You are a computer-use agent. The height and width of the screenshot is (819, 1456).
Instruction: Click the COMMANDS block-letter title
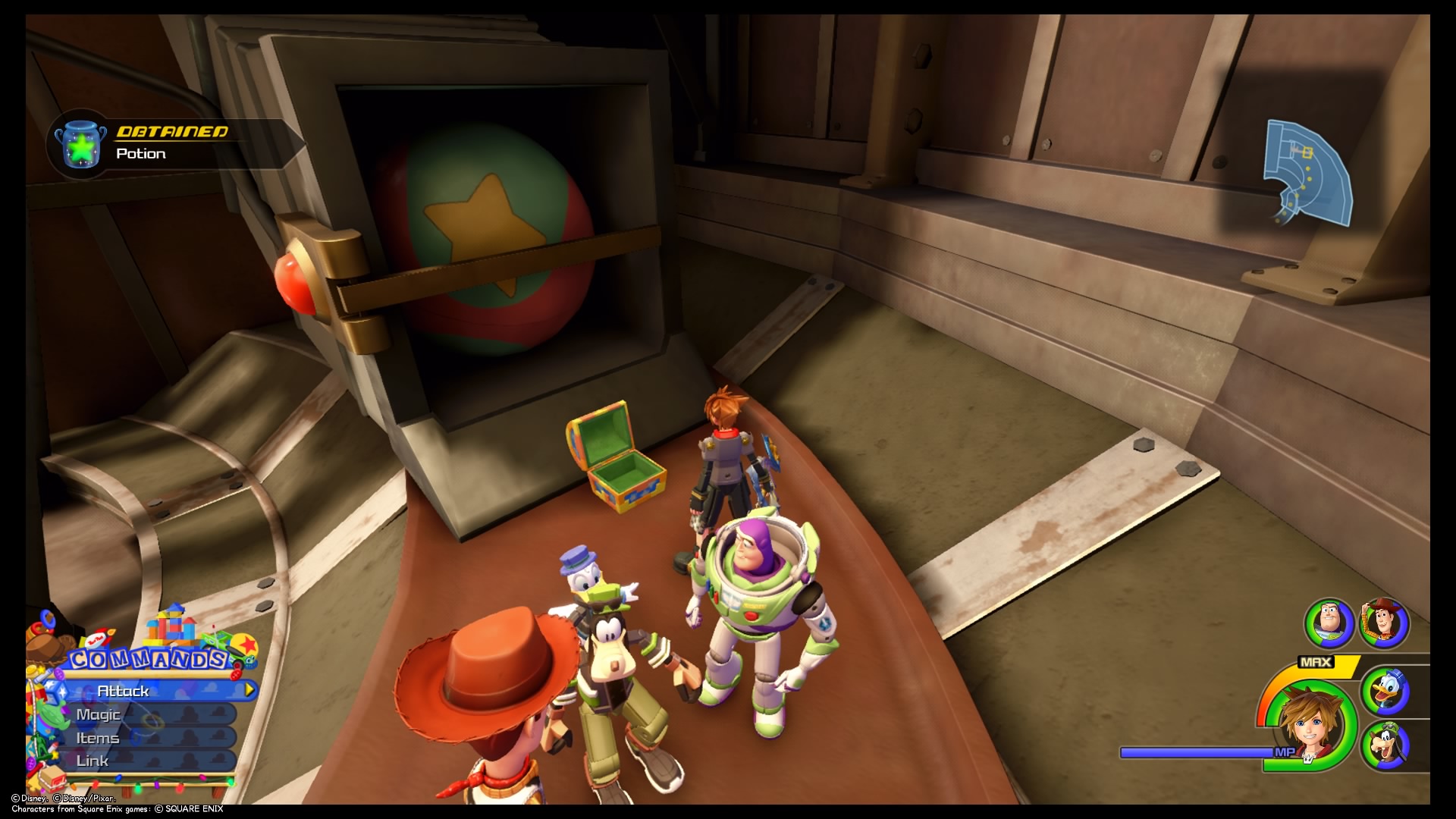pos(147,657)
